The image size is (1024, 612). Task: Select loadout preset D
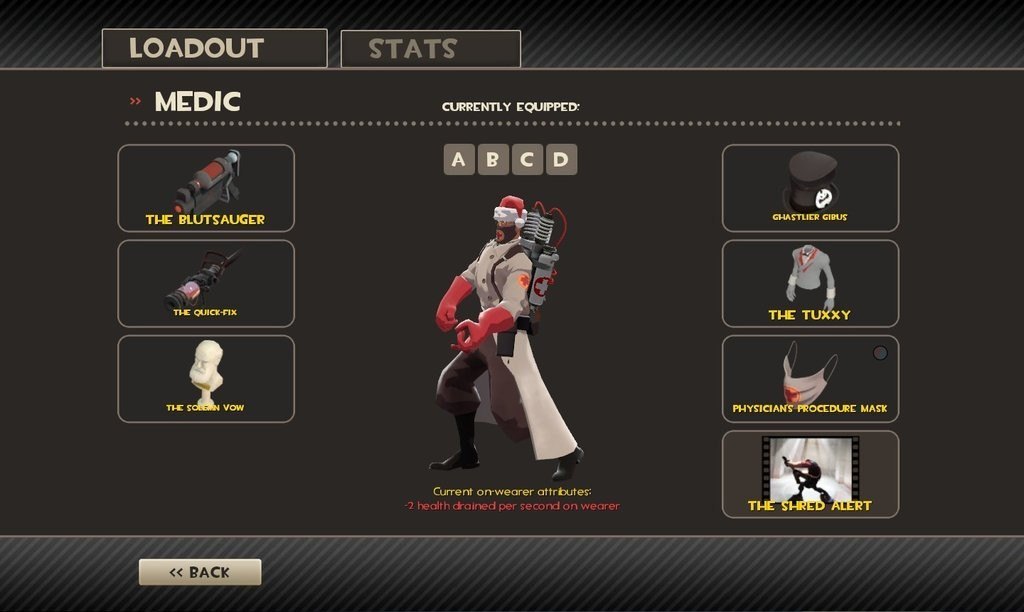[x=561, y=159]
